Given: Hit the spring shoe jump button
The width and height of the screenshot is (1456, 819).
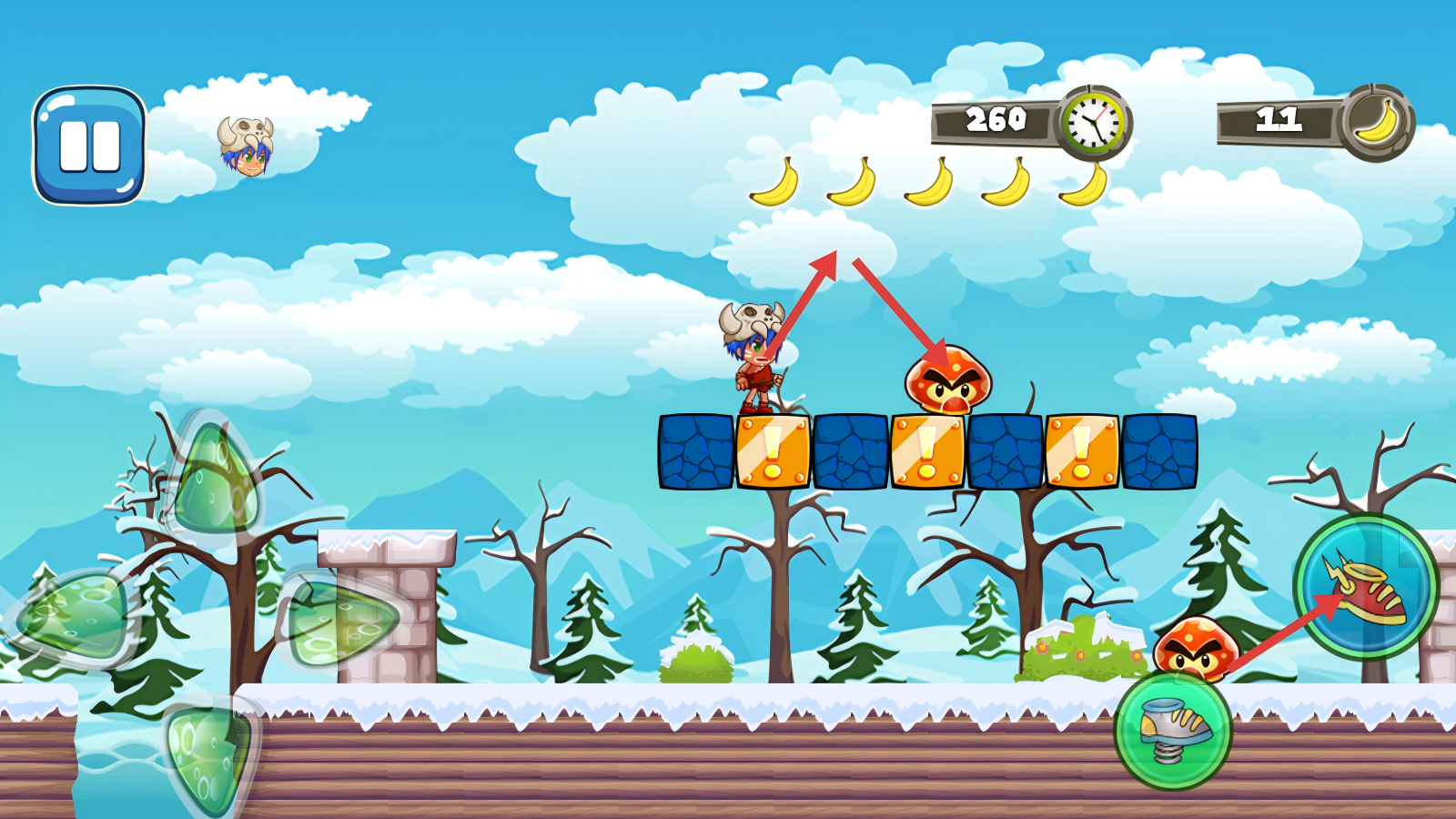Looking at the screenshot, I should pyautogui.click(x=1174, y=730).
